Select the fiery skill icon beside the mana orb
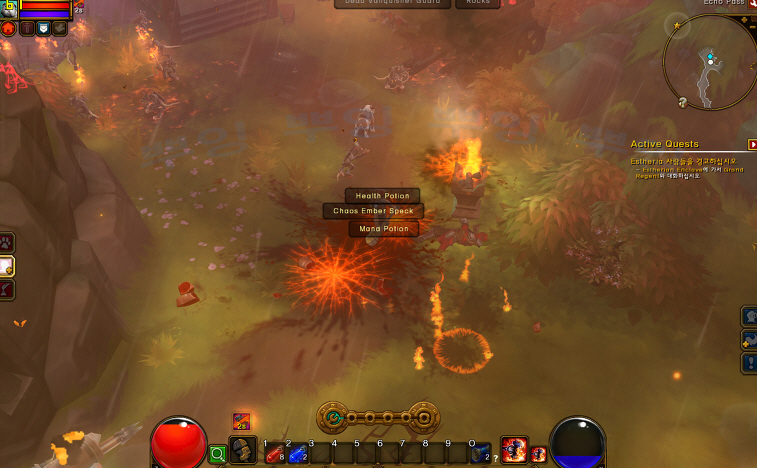The width and height of the screenshot is (757, 468). click(x=514, y=450)
